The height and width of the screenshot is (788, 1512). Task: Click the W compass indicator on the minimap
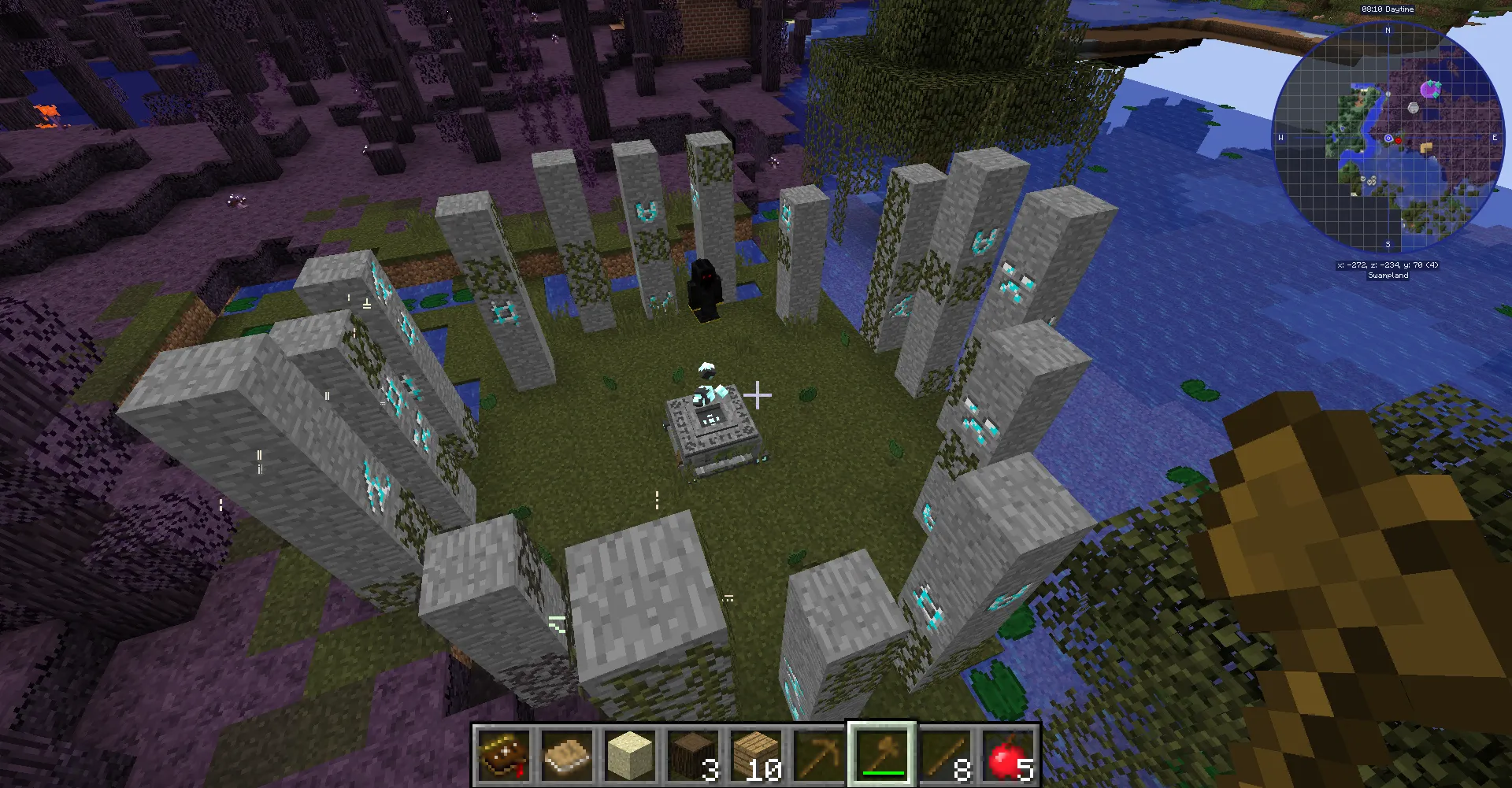tap(1280, 138)
